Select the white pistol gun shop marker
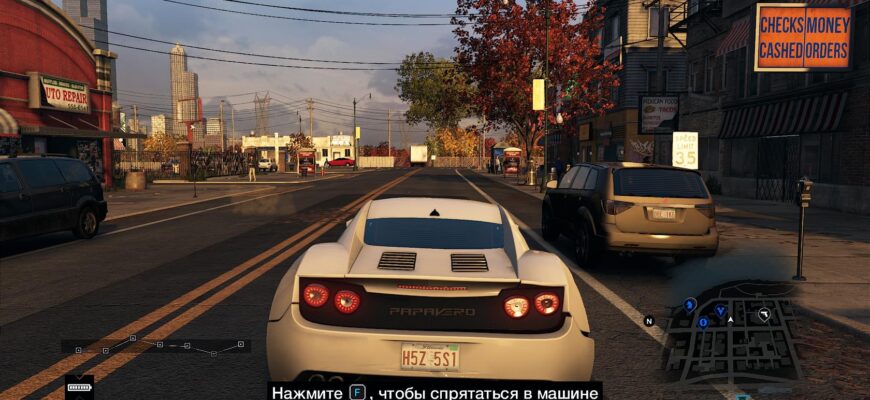Viewport: 870px width, 400px height. [764, 314]
